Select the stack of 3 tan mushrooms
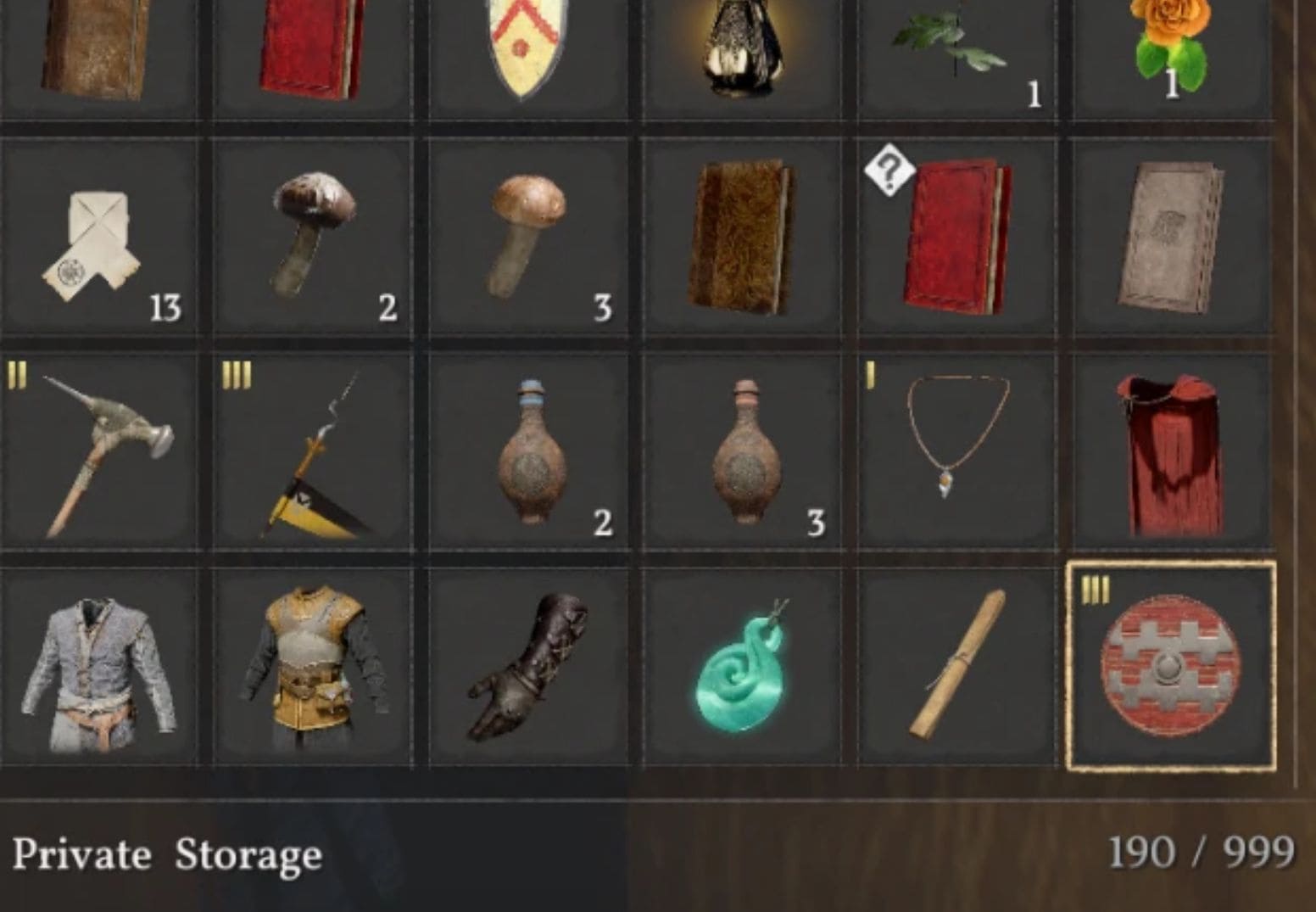1316x912 pixels. (x=526, y=229)
